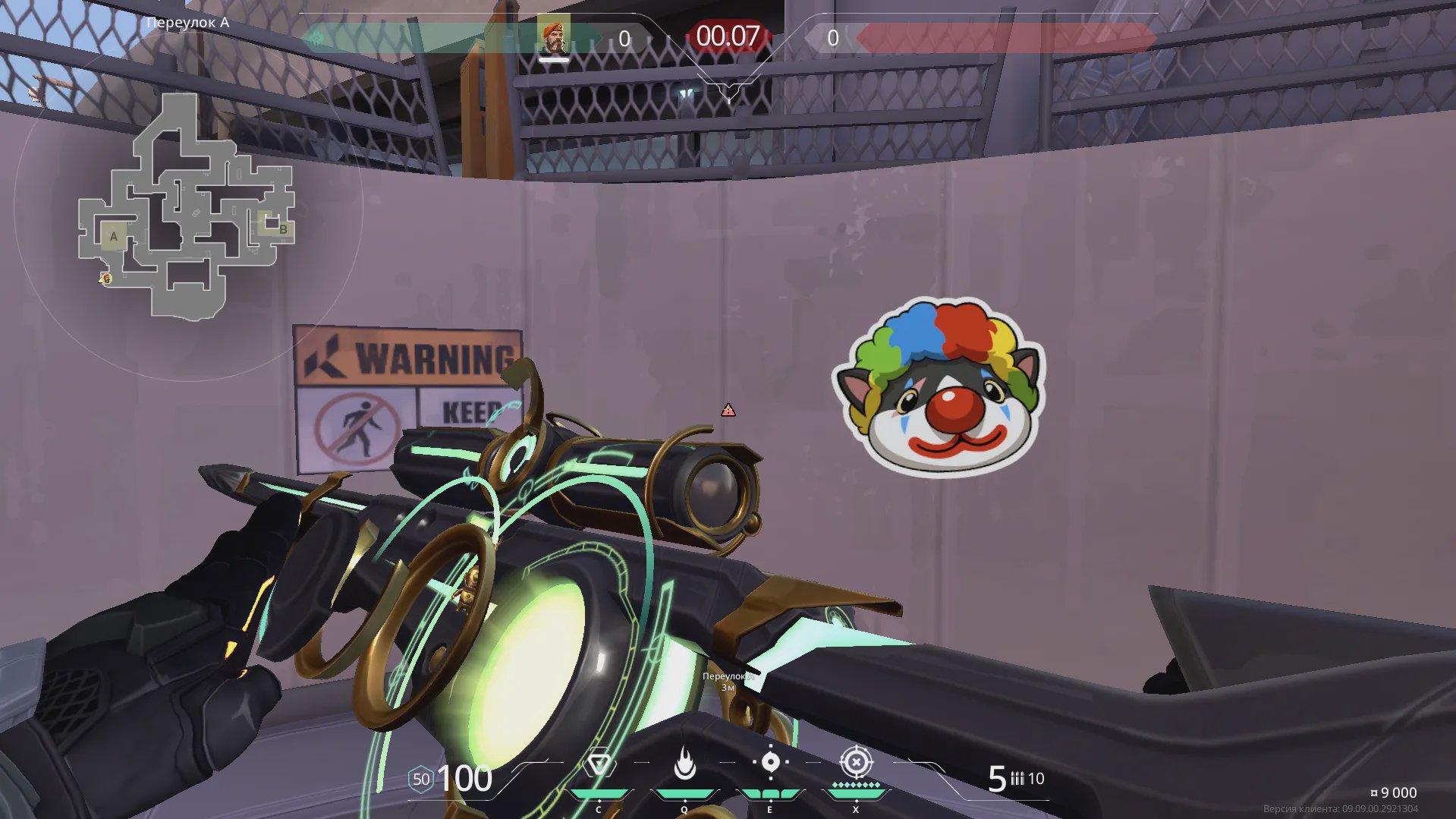Screen dimensions: 1456x819
Task: Select the A site marker on minimap
Action: pos(114,236)
